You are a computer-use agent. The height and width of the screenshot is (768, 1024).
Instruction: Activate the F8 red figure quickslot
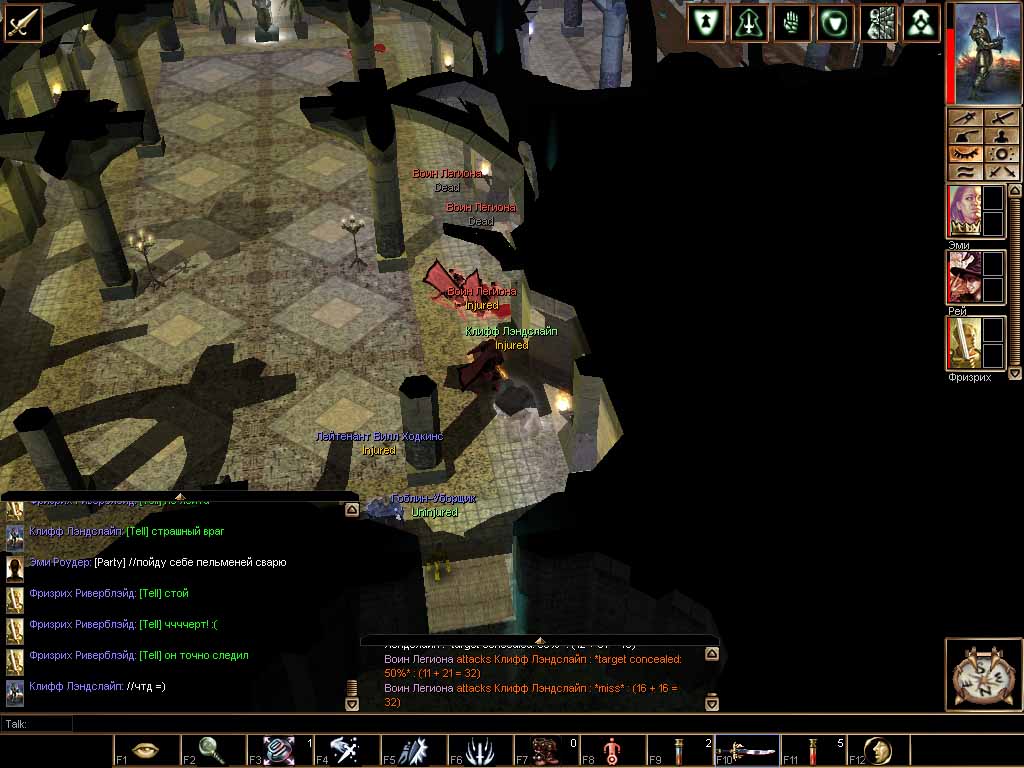[612, 750]
